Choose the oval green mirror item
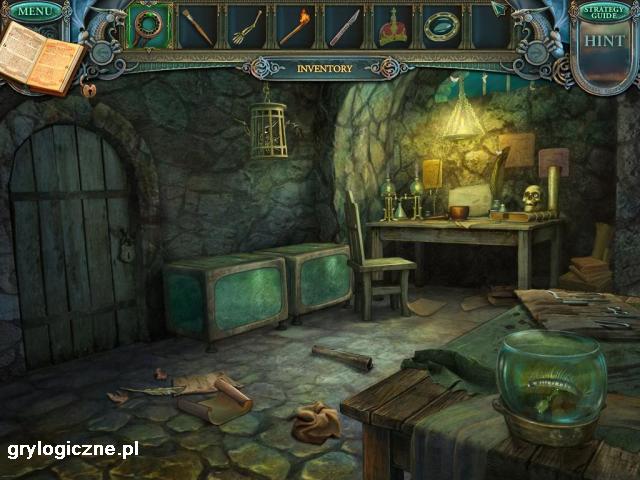The height and width of the screenshot is (480, 640). [441, 26]
